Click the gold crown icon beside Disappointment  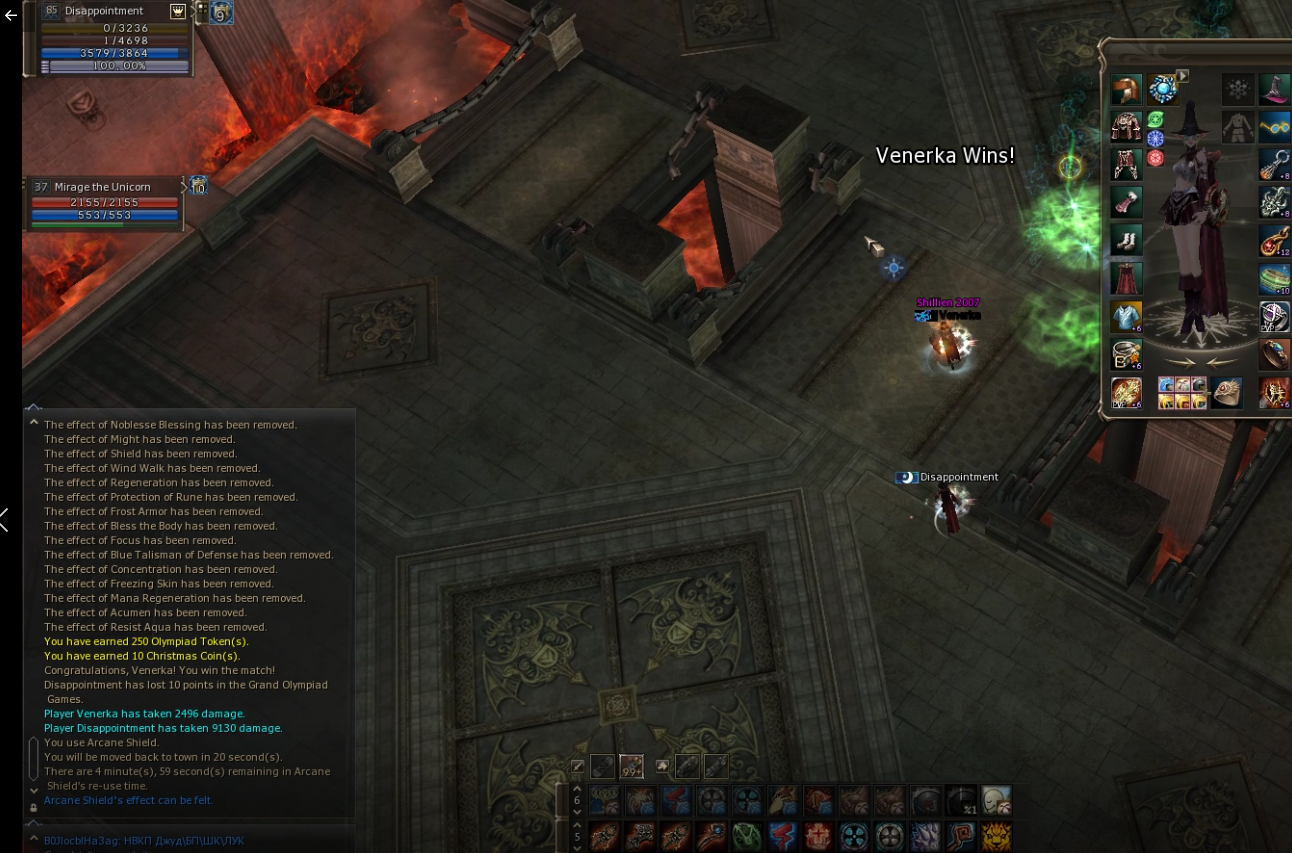tap(178, 11)
